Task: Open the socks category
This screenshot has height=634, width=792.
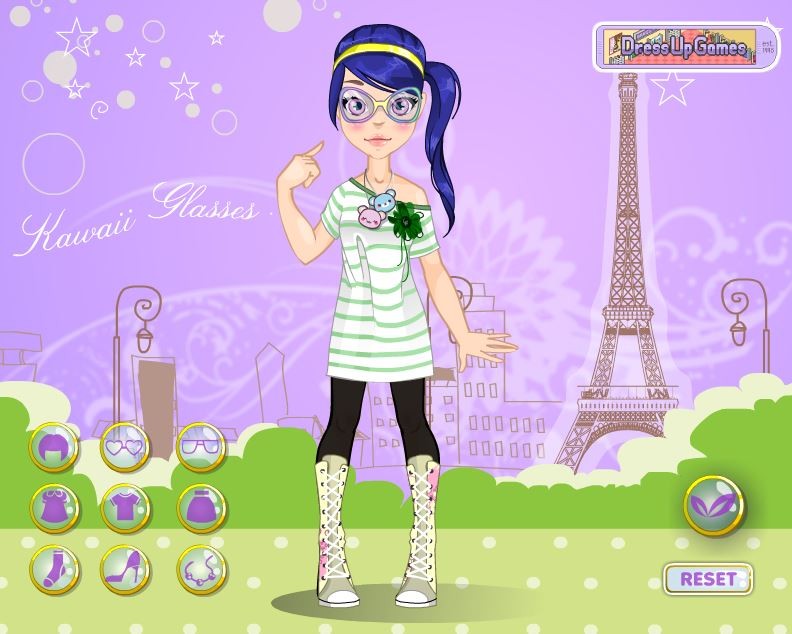Action: [x=52, y=568]
